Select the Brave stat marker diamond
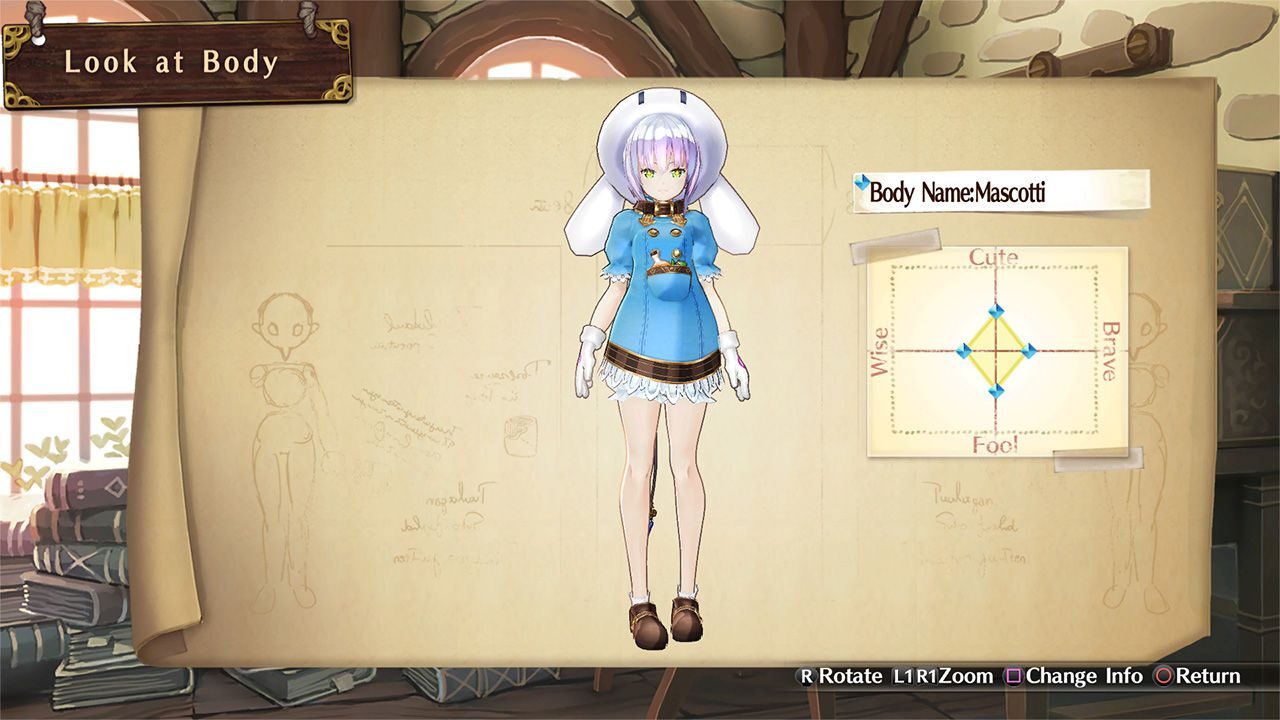Viewport: 1280px width, 720px height. tap(1030, 350)
